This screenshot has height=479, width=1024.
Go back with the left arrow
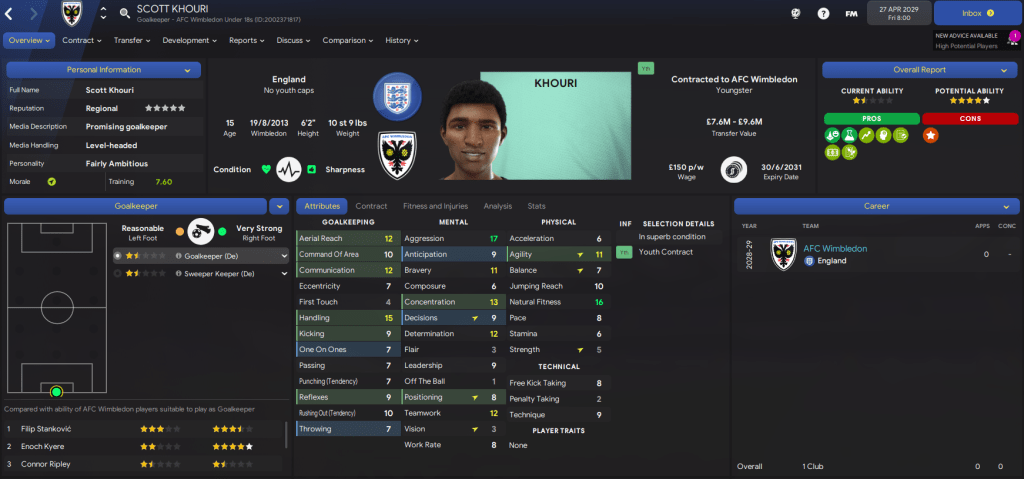click(11, 13)
